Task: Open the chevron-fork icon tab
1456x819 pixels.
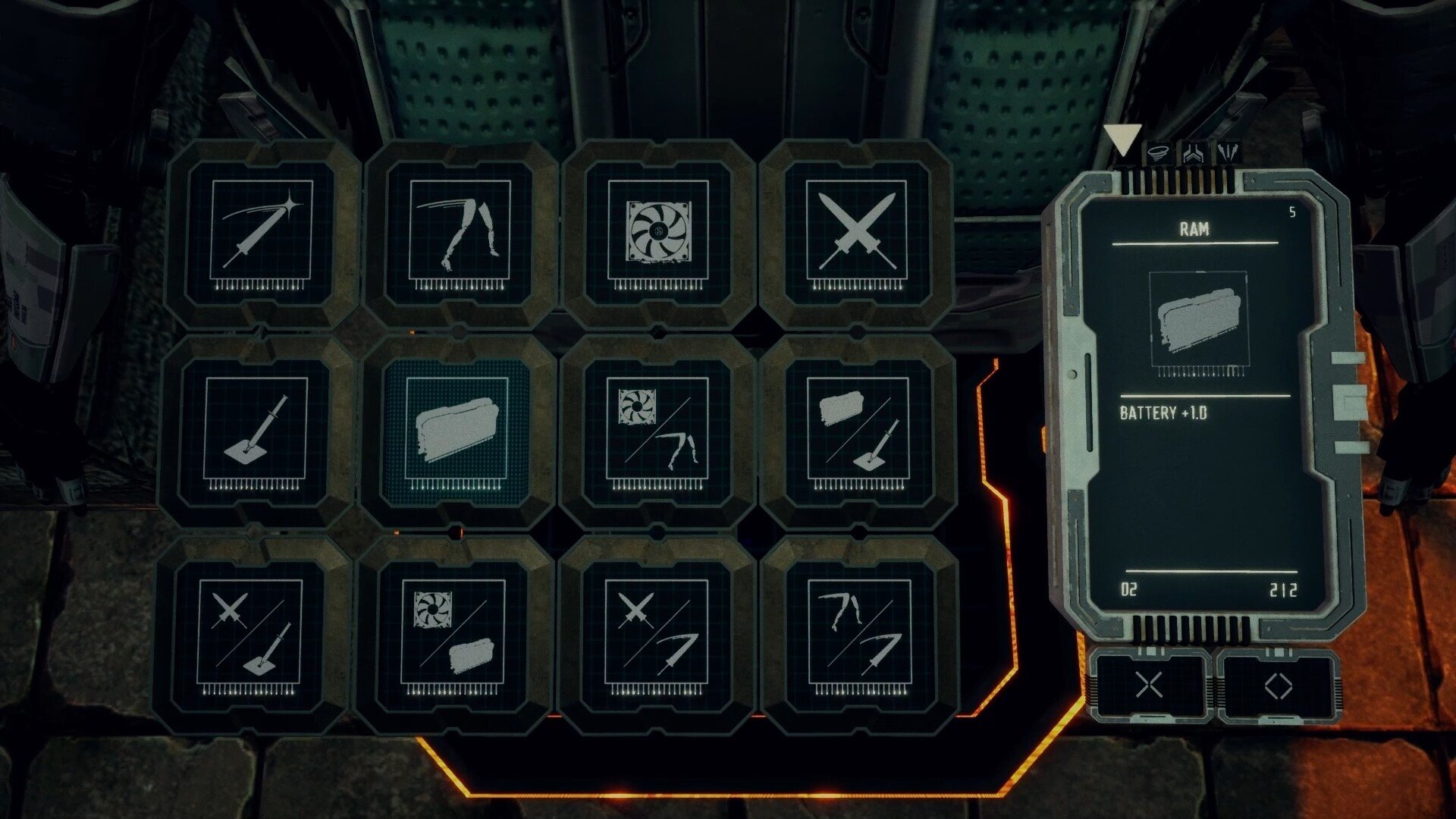Action: click(1194, 153)
